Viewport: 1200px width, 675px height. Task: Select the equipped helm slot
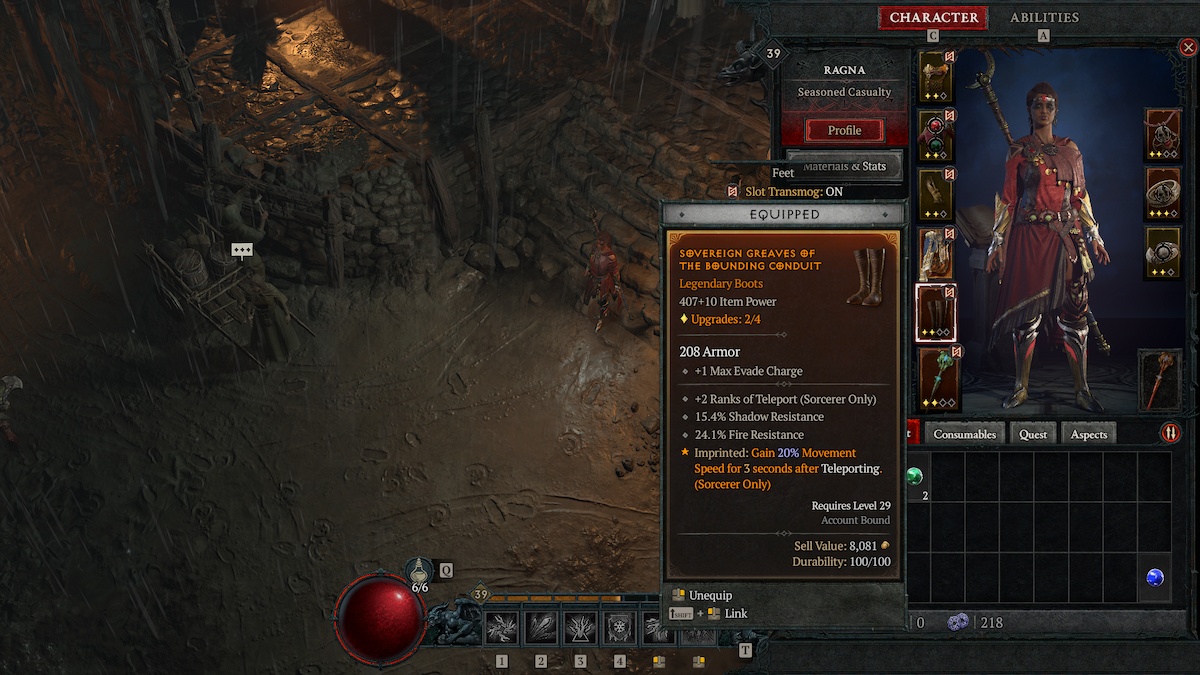(936, 77)
